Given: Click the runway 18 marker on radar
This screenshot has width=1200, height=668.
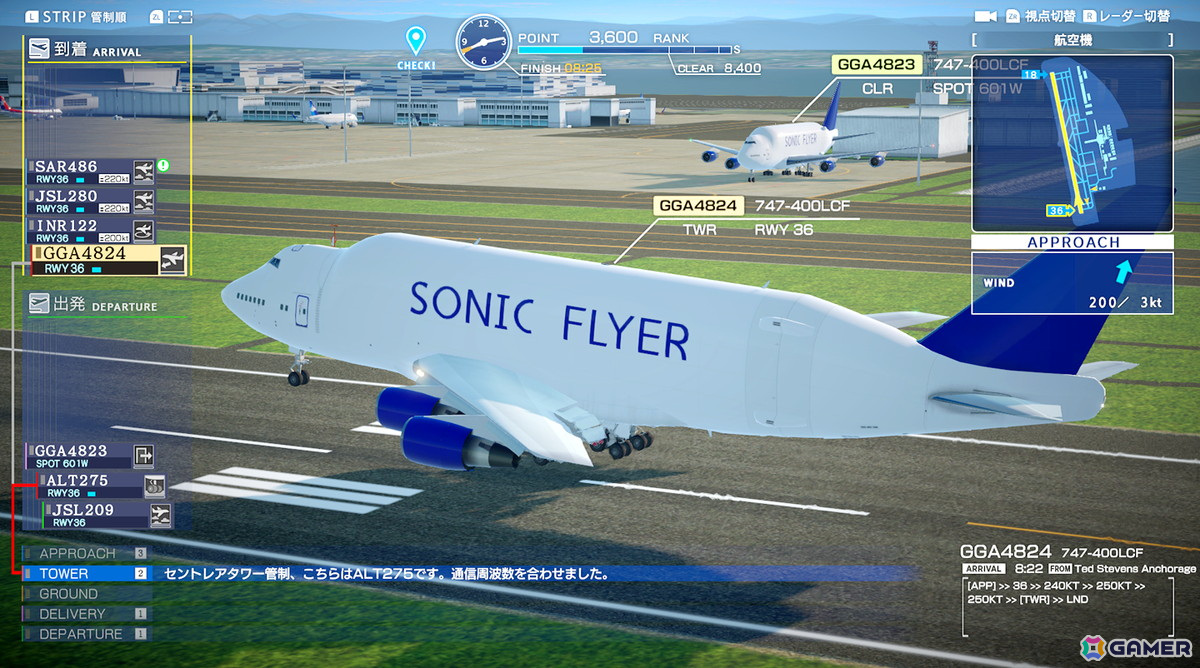Looking at the screenshot, I should 1034,75.
